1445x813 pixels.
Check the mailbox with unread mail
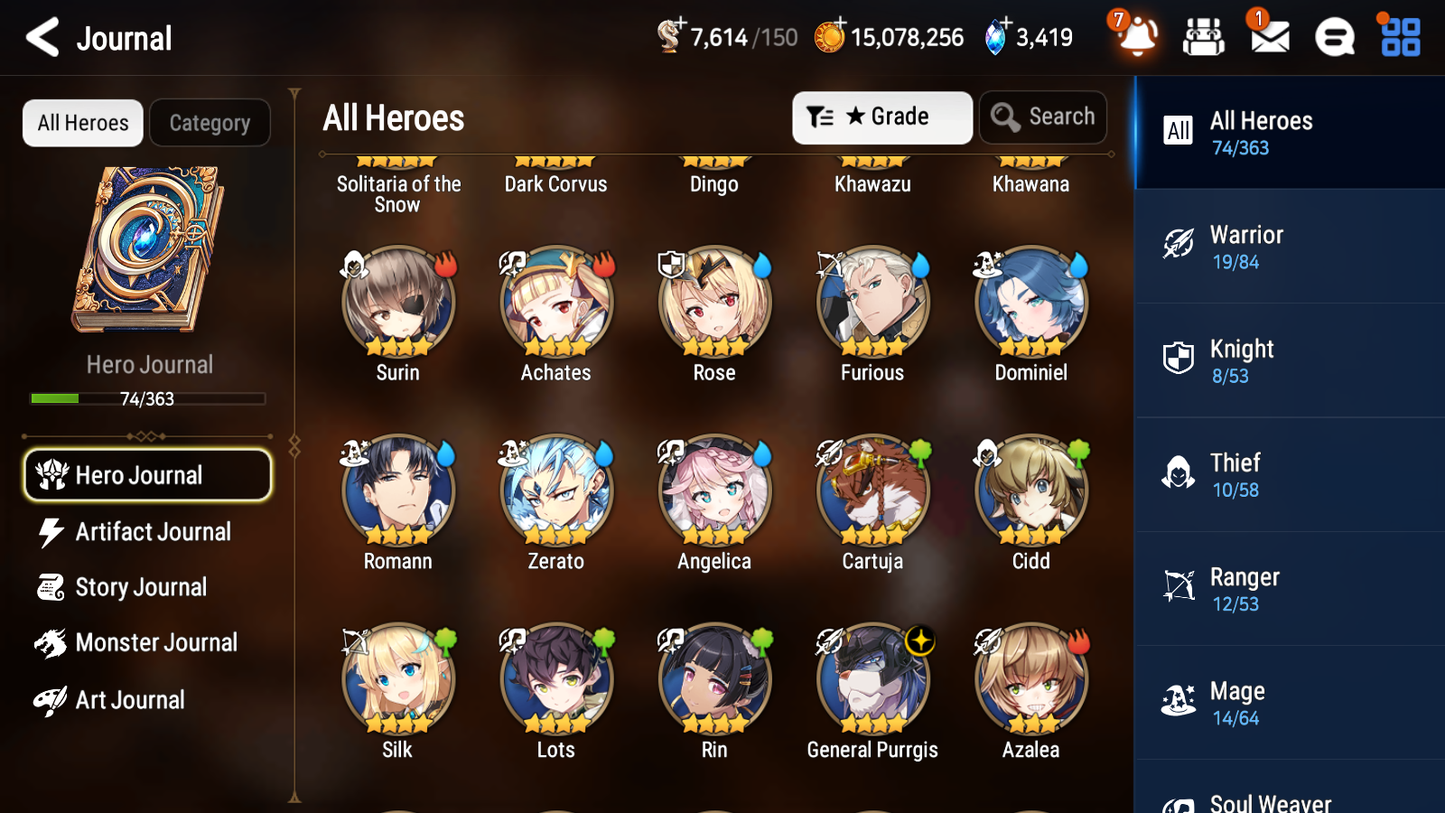(1267, 36)
